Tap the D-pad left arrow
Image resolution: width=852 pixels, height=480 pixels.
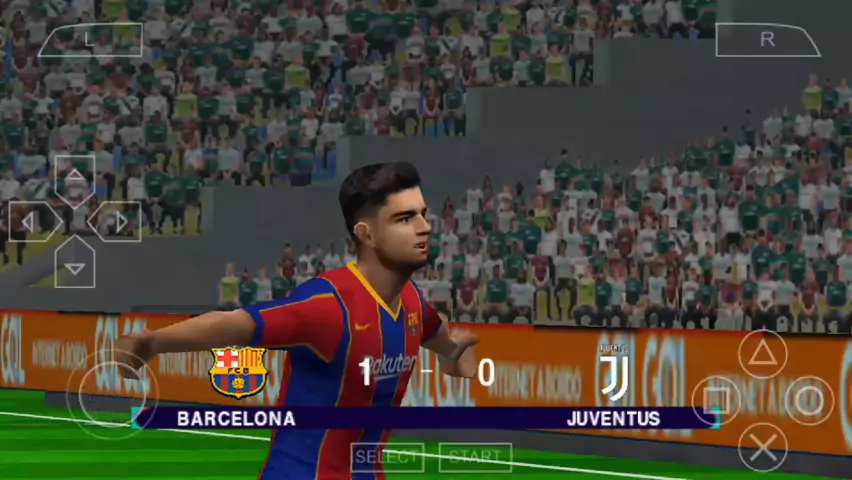click(34, 221)
